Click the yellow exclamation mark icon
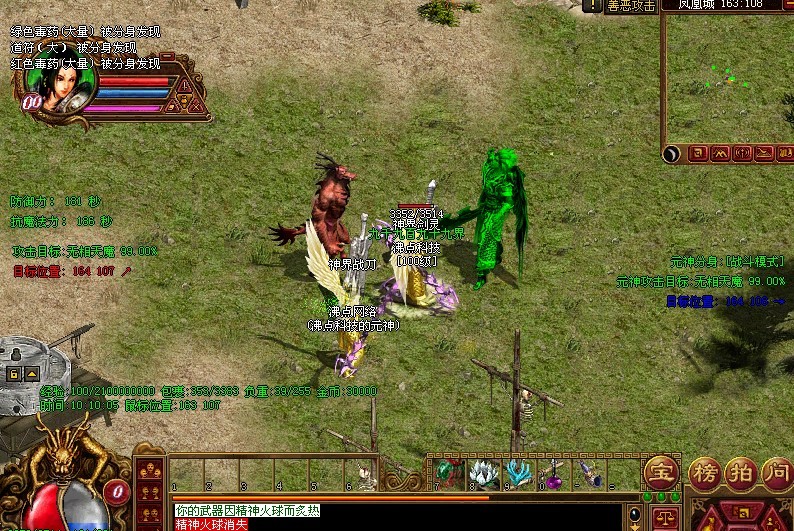The height and width of the screenshot is (531, 794). coord(184,86)
